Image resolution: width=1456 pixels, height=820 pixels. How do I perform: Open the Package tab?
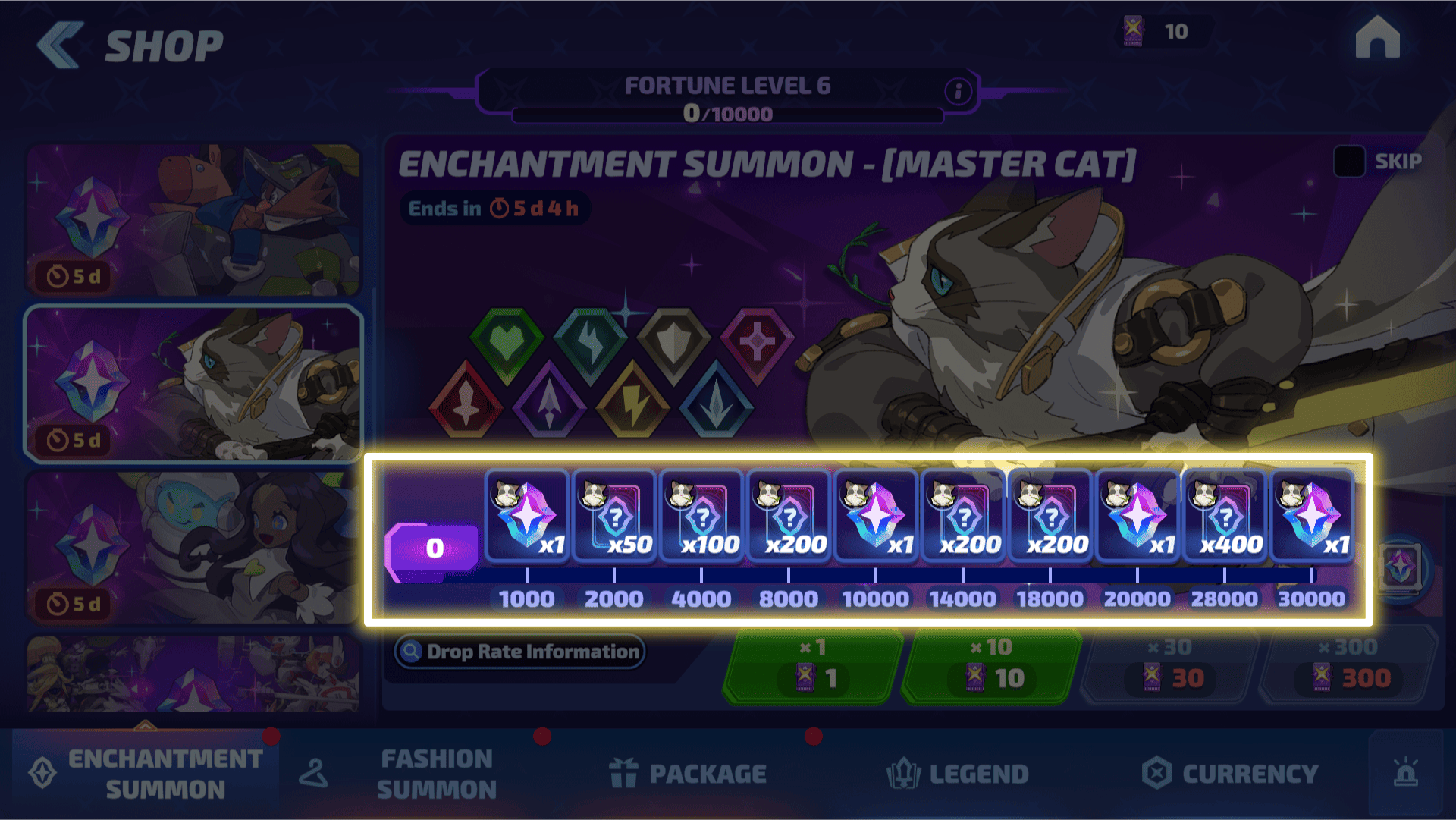689,774
